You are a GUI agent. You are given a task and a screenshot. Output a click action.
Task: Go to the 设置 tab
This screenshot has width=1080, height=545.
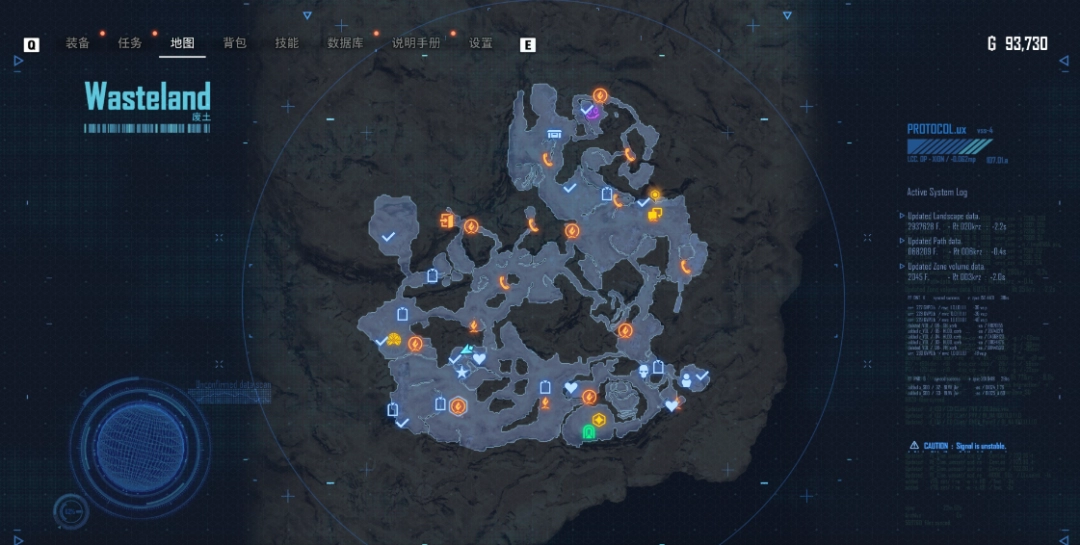[481, 43]
